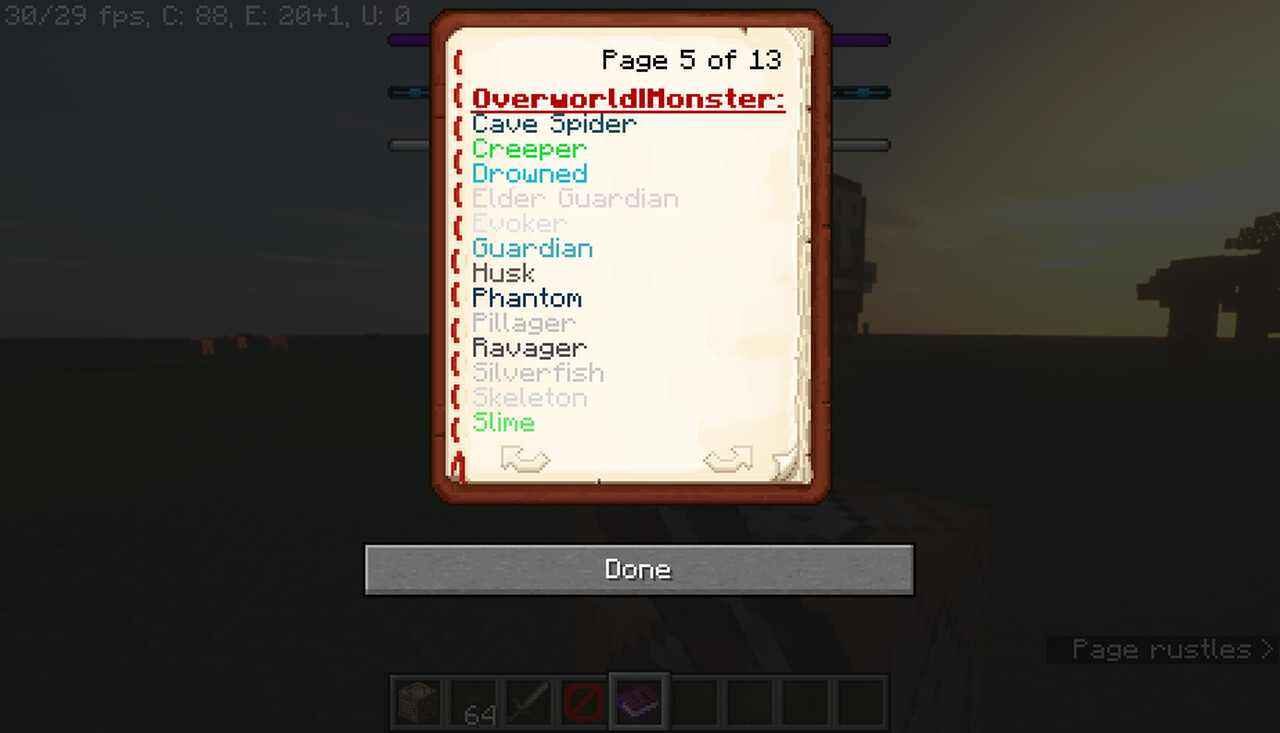Toggle the Slime entry off
Image resolution: width=1280 pixels, height=733 pixels.
pyautogui.click(x=503, y=422)
